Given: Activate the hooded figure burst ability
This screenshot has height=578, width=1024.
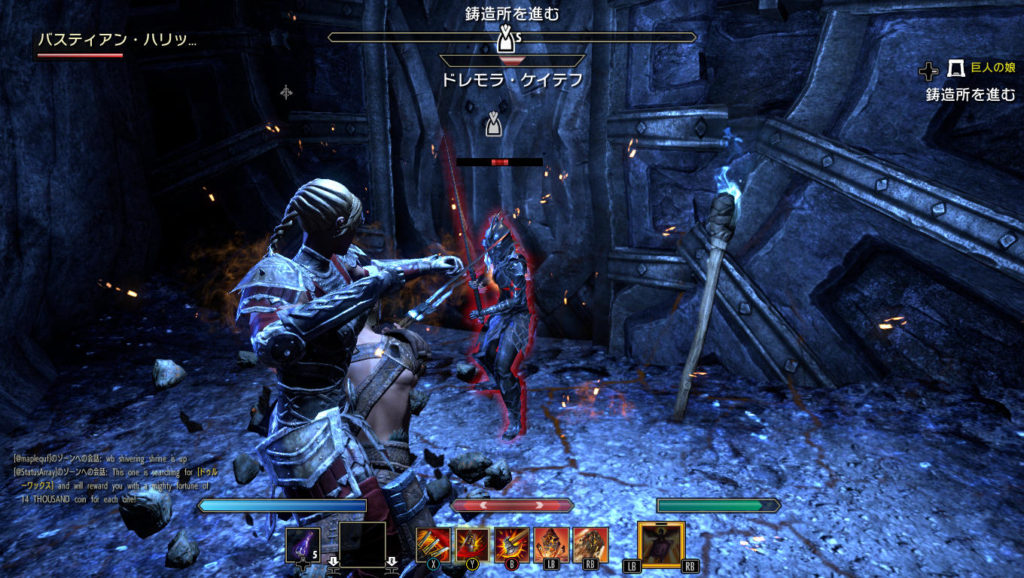Looking at the screenshot, I should coord(472,544).
